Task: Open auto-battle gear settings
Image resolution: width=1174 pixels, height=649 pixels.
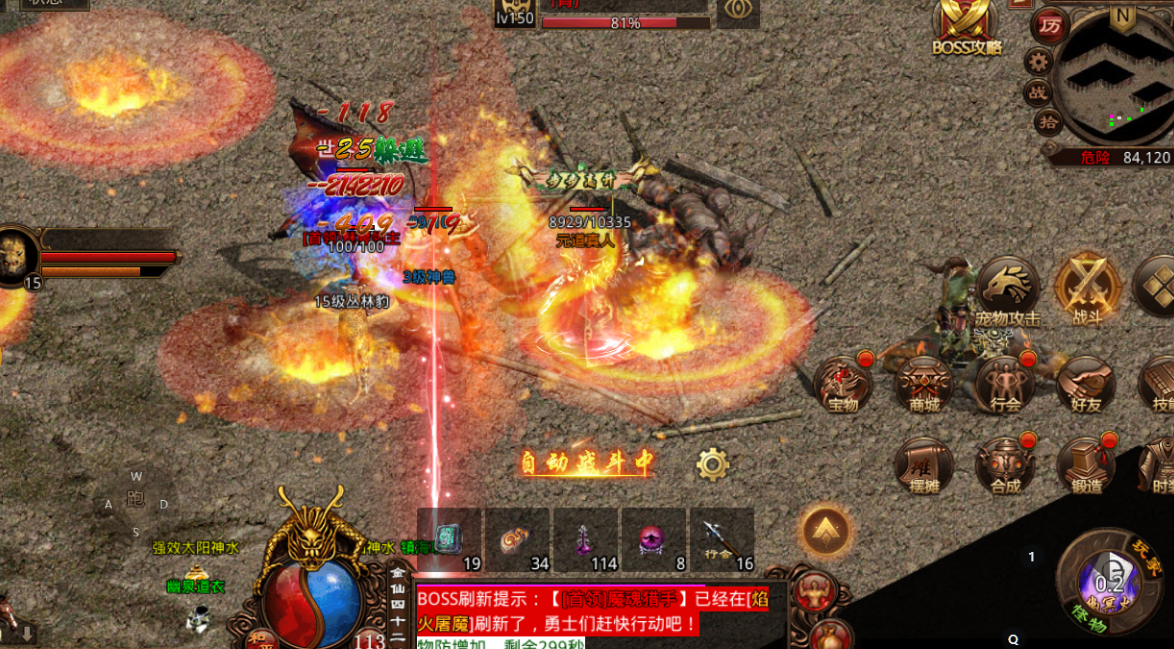Action: (712, 464)
